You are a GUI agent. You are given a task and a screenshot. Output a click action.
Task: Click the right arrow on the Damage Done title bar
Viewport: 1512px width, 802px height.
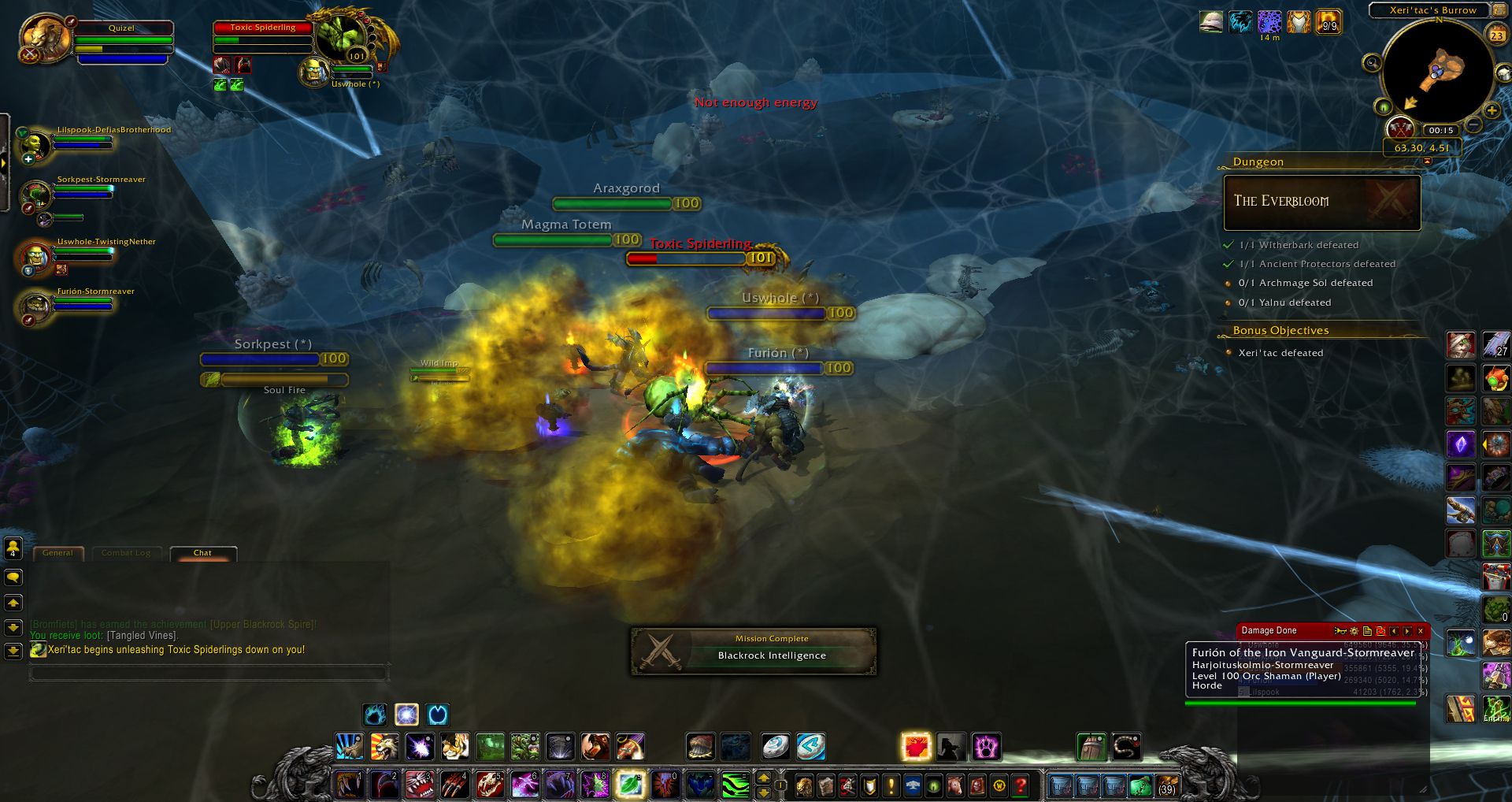1407,631
